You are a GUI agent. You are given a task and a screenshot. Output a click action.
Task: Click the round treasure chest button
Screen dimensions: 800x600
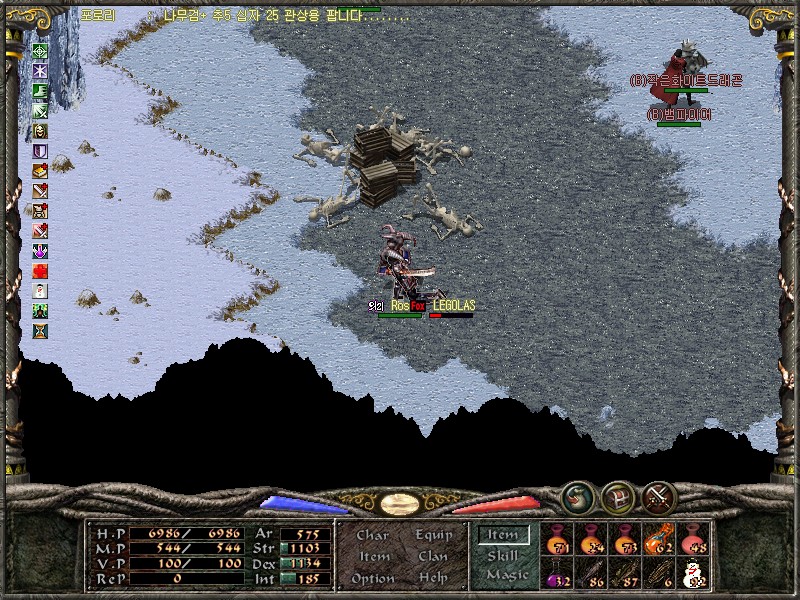[x=617, y=496]
